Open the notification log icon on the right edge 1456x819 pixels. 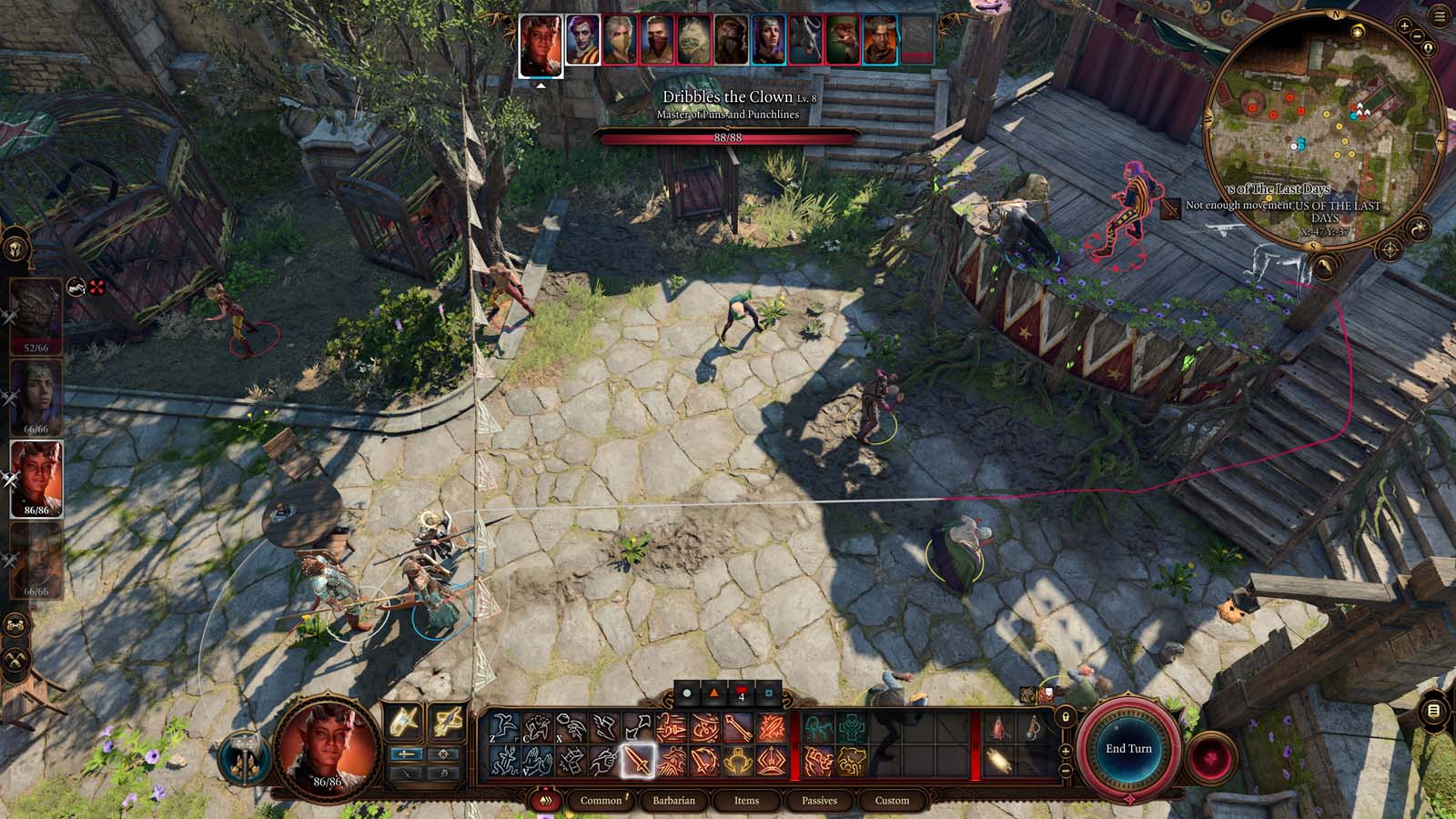click(1432, 711)
